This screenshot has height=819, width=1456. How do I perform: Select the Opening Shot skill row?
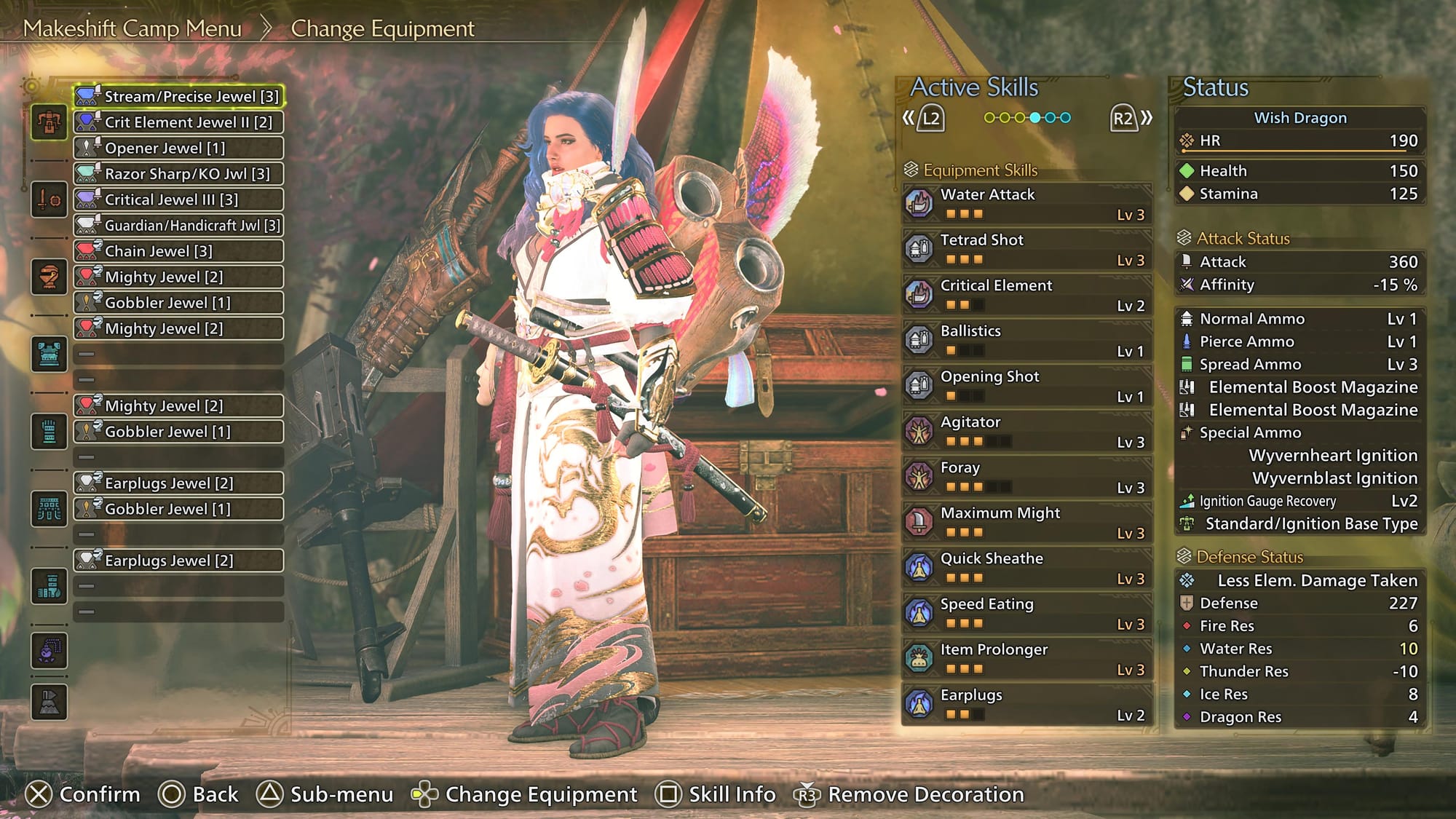tap(1026, 385)
